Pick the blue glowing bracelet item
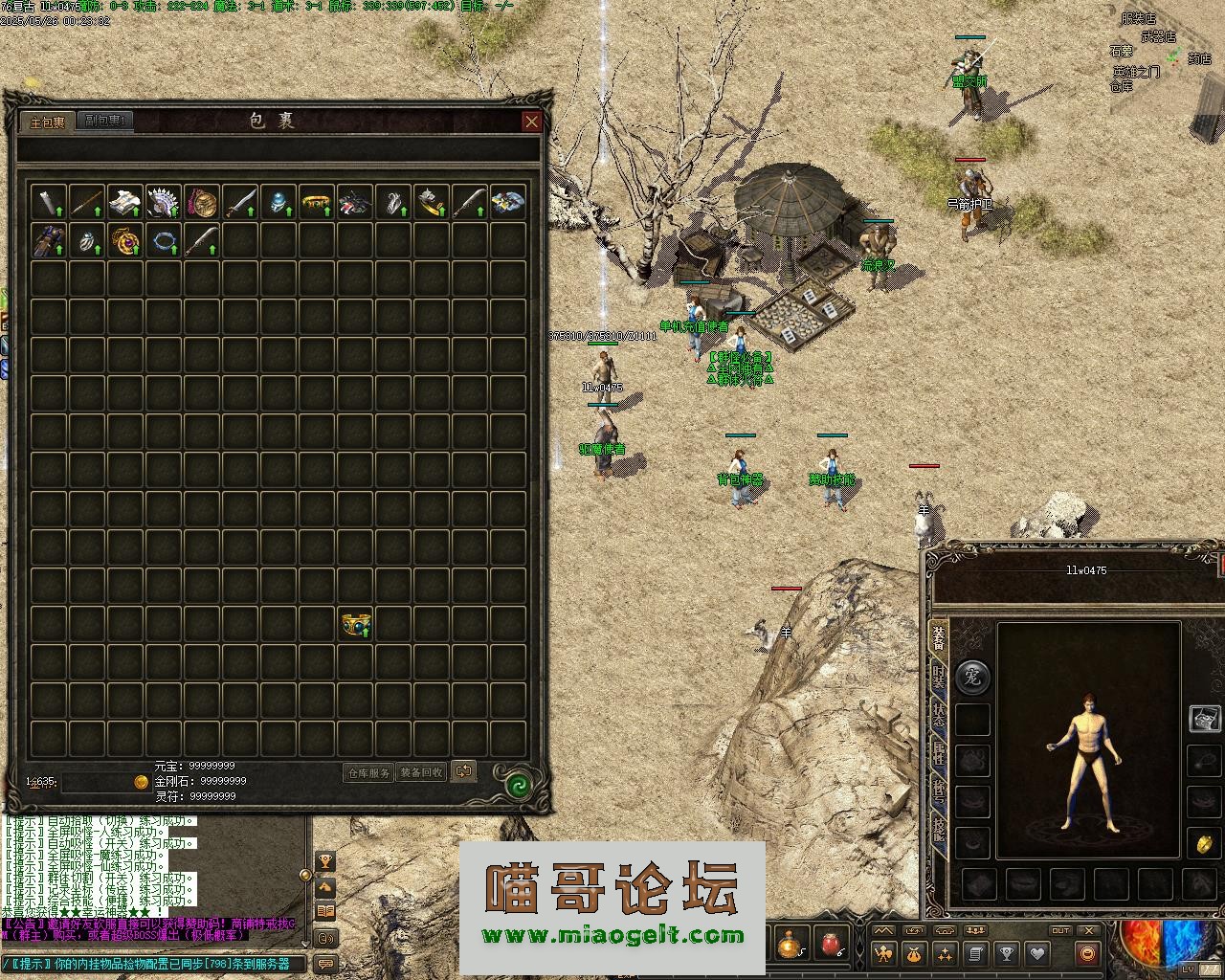 163,240
